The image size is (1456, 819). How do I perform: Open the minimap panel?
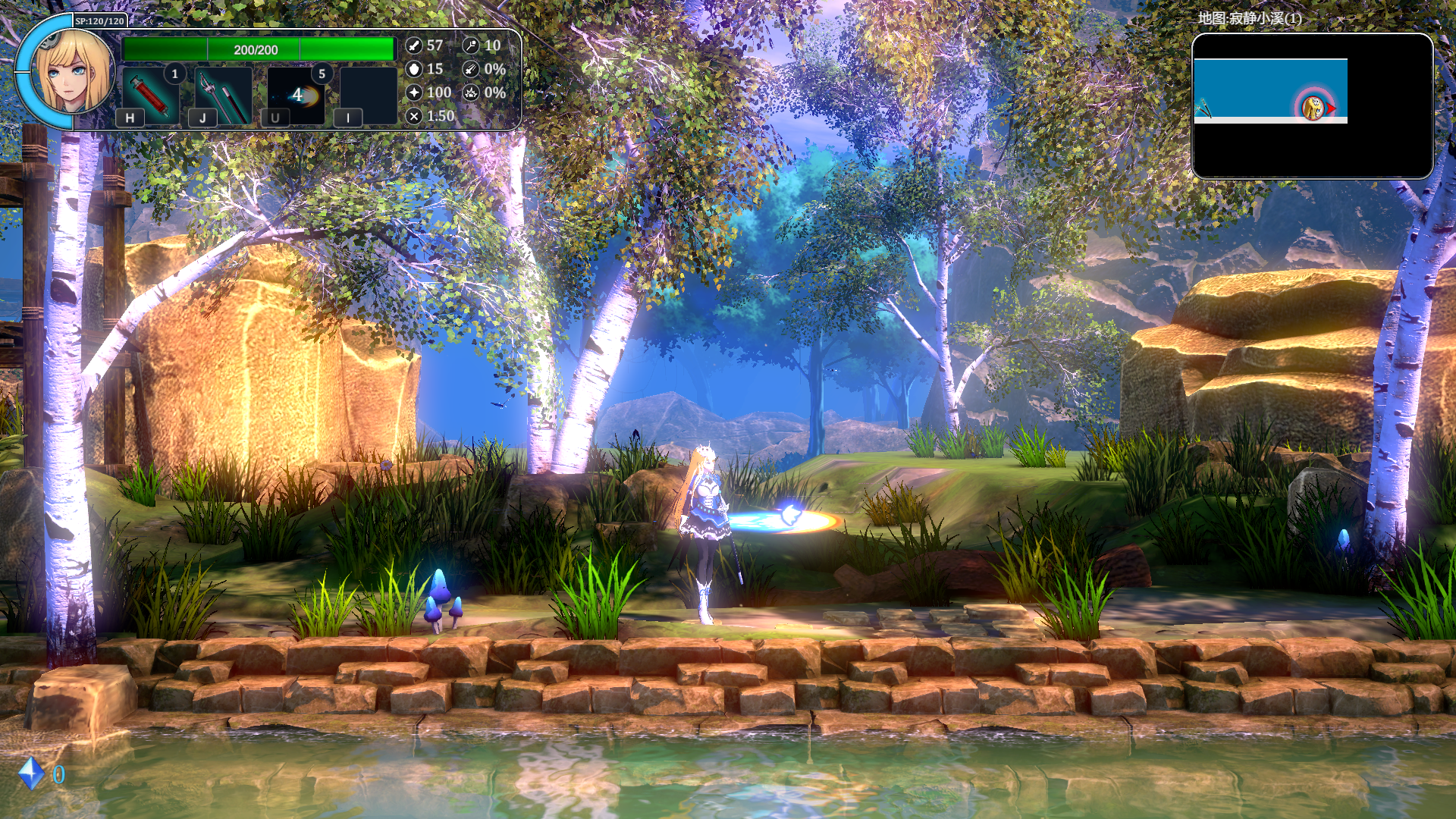tap(1312, 106)
